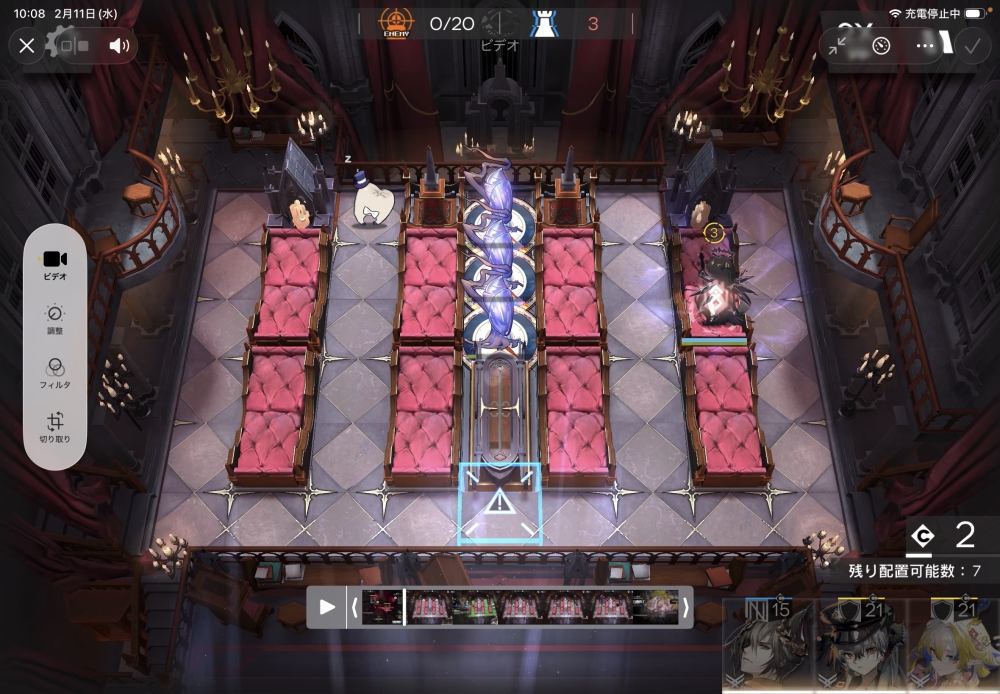Open the three-dots more options menu
This screenshot has width=1000, height=694.
[925, 45]
